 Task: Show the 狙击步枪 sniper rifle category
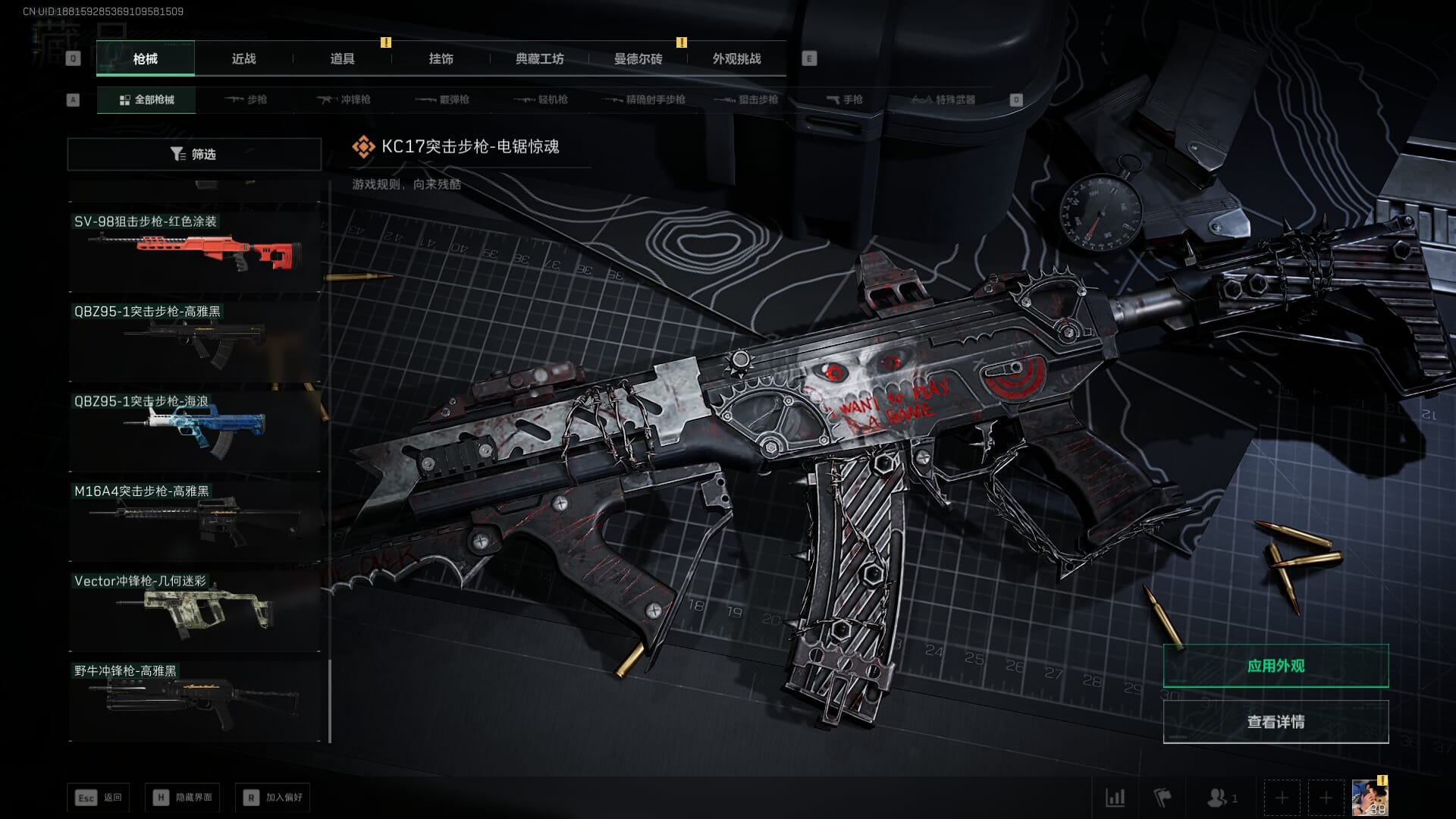click(747, 99)
